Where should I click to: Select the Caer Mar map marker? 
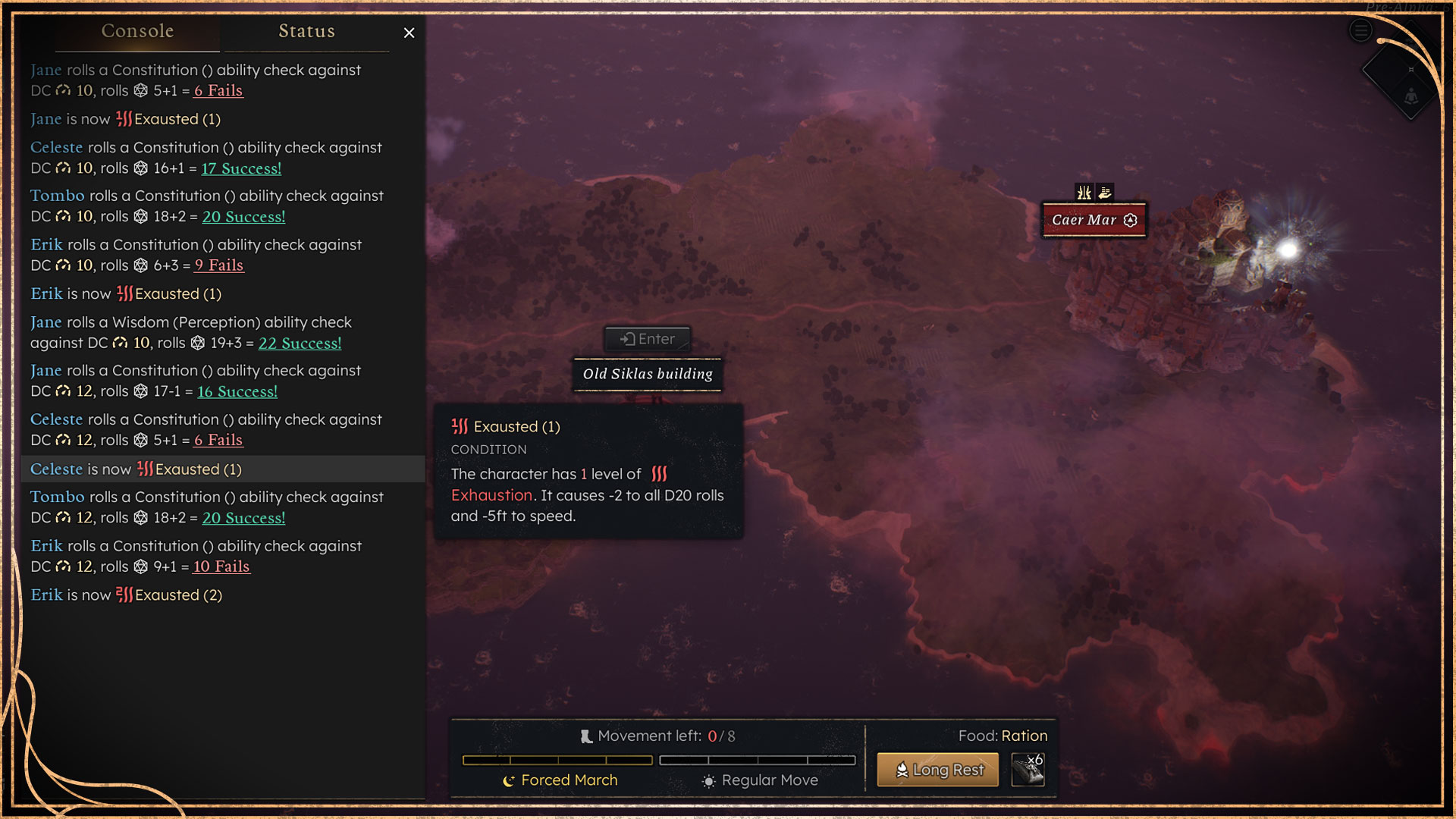[x=1094, y=220]
